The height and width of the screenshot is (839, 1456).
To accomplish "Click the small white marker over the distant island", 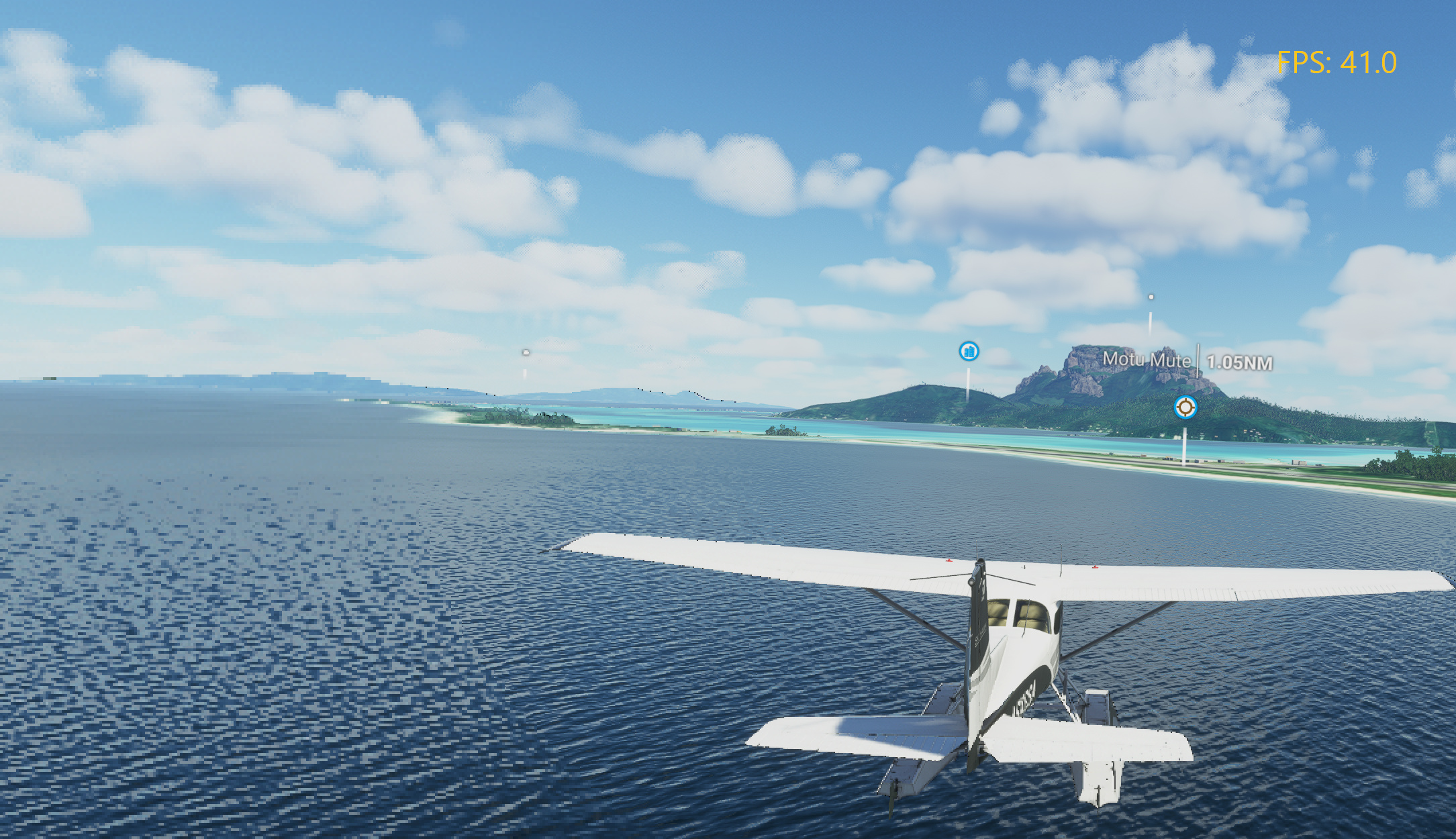I will [x=526, y=351].
